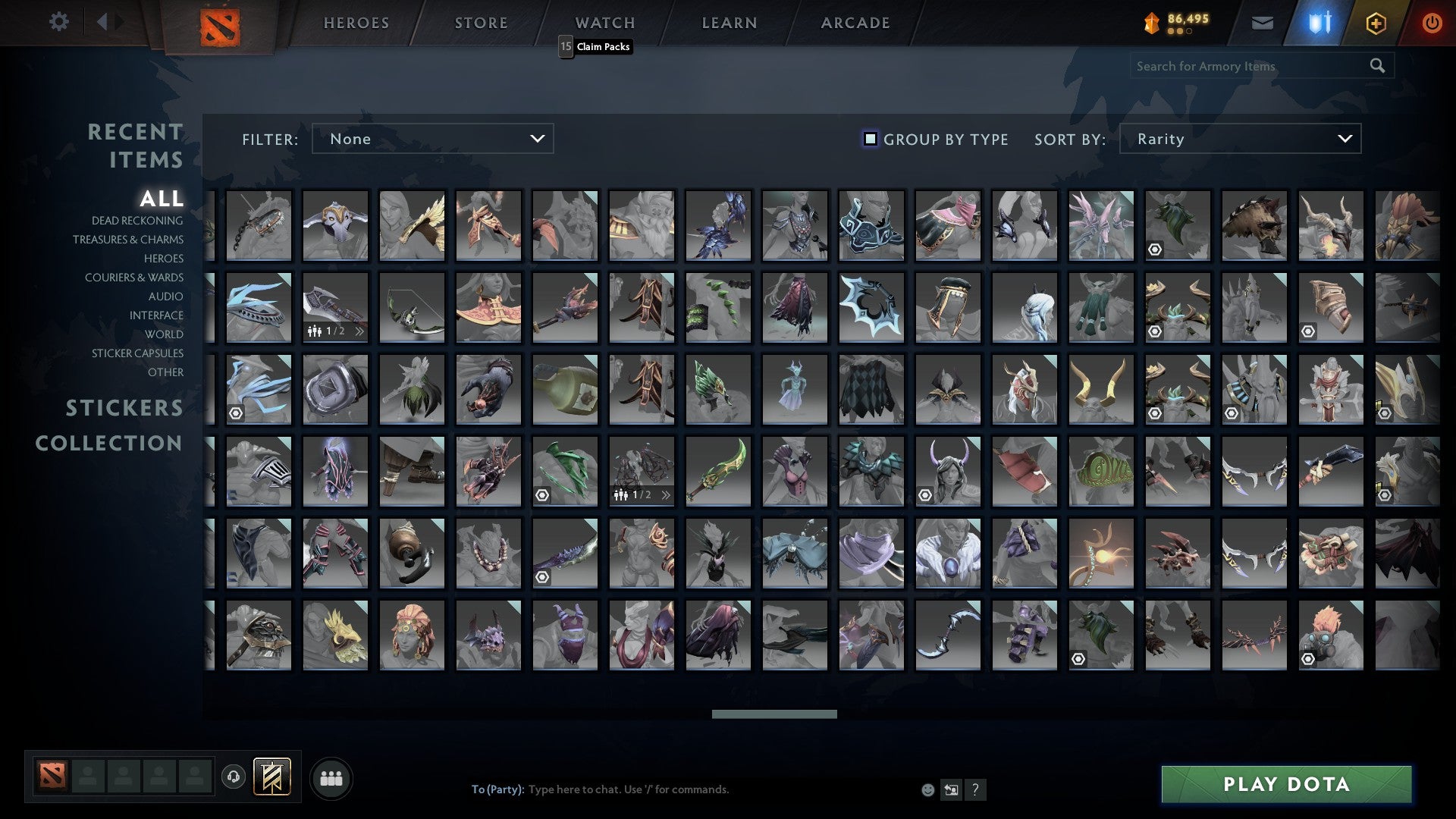Viewport: 1456px width, 819px height.
Task: Open the mail notifications inbox
Action: point(1261,22)
